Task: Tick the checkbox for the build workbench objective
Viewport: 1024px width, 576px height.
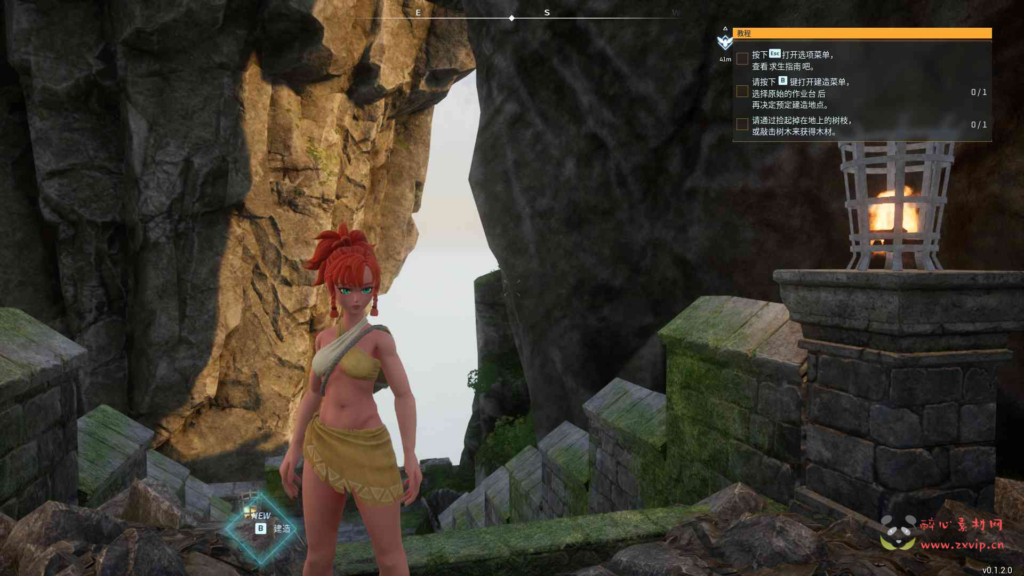Action: pyautogui.click(x=742, y=91)
